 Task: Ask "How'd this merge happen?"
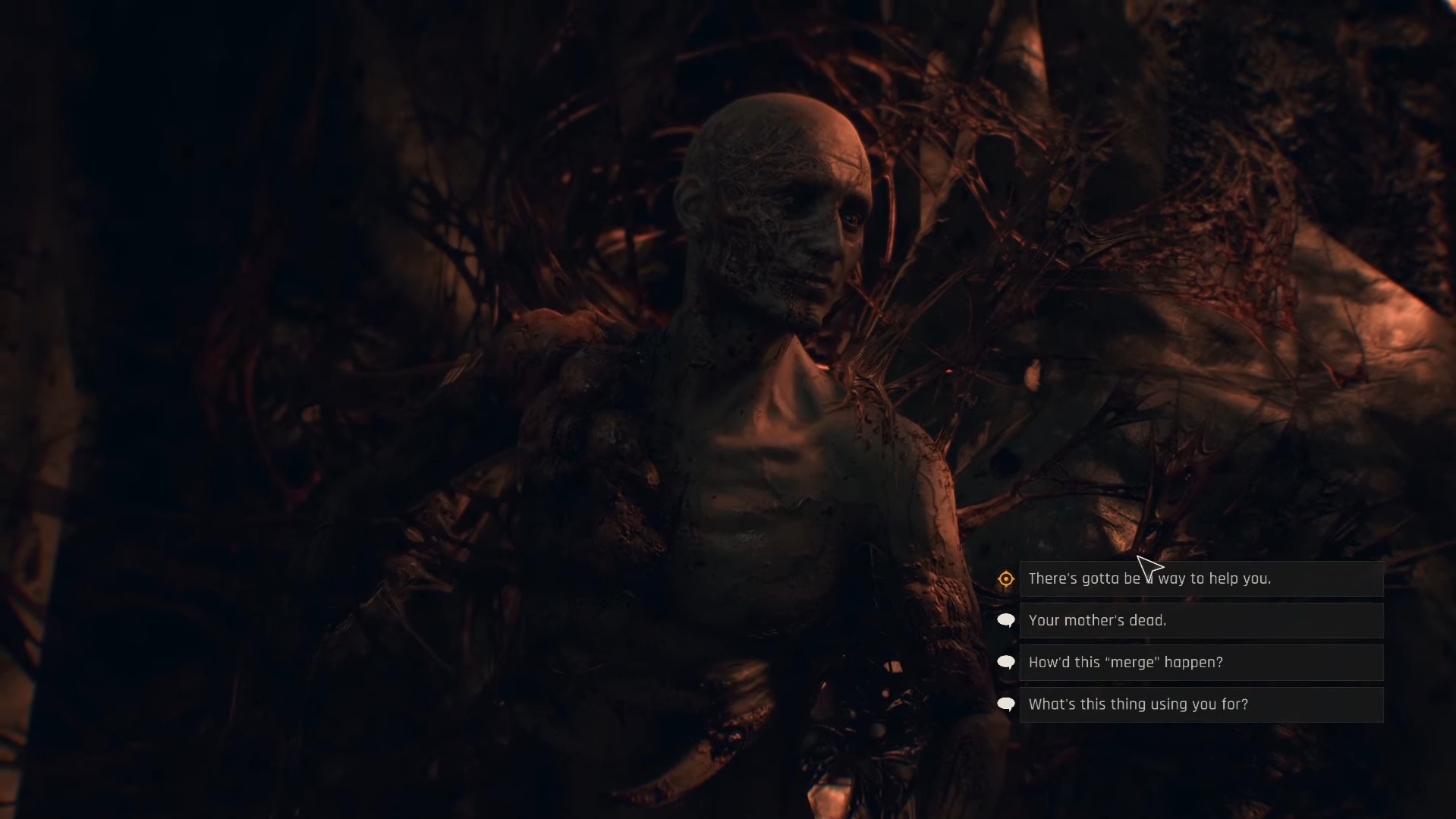(x=1200, y=663)
